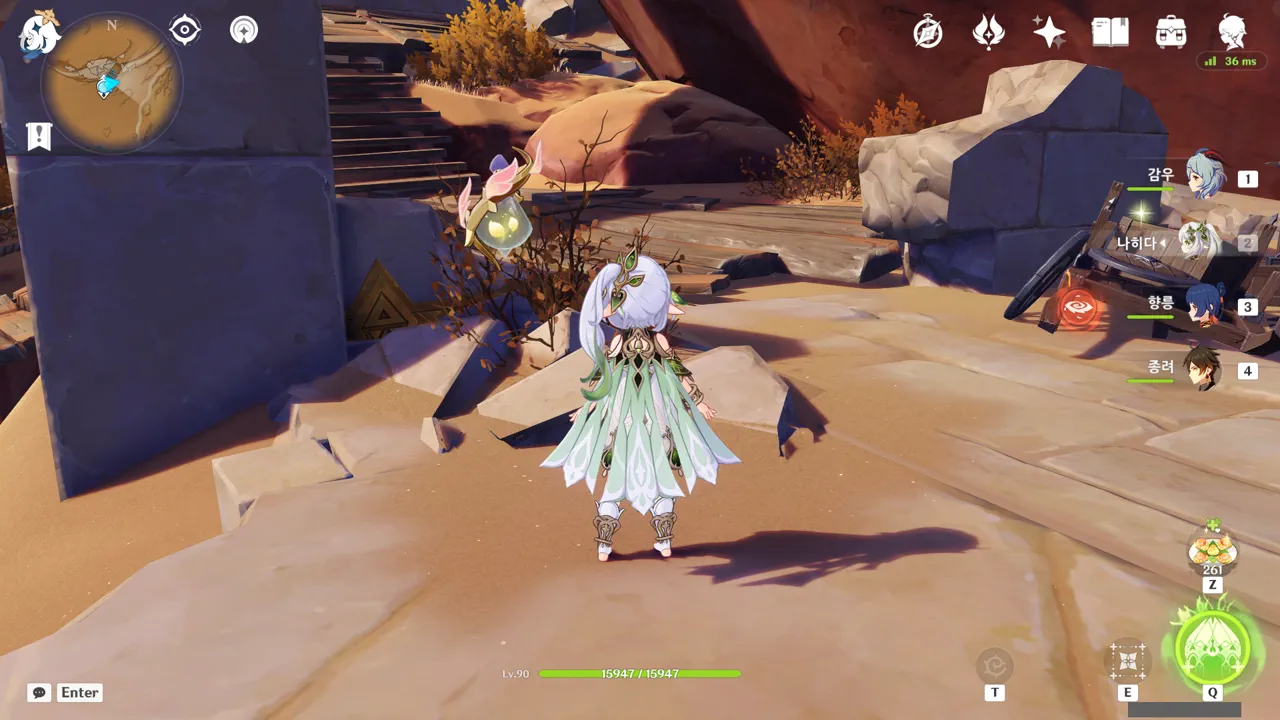Screen dimensions: 1280x720
Task: Activate the green elemental burst
Action: [1212, 646]
